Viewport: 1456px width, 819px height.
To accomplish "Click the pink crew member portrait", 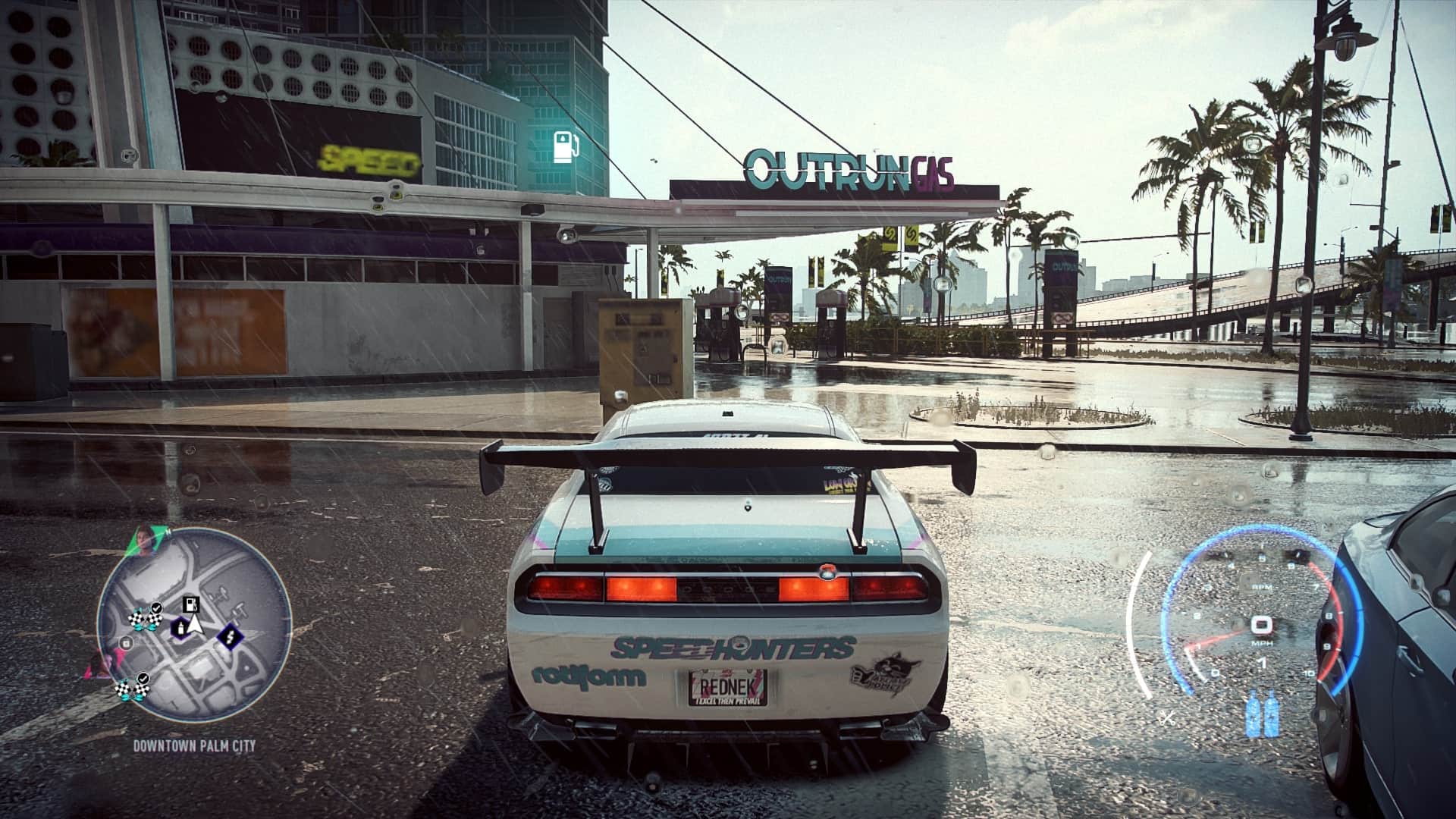I will (99, 666).
